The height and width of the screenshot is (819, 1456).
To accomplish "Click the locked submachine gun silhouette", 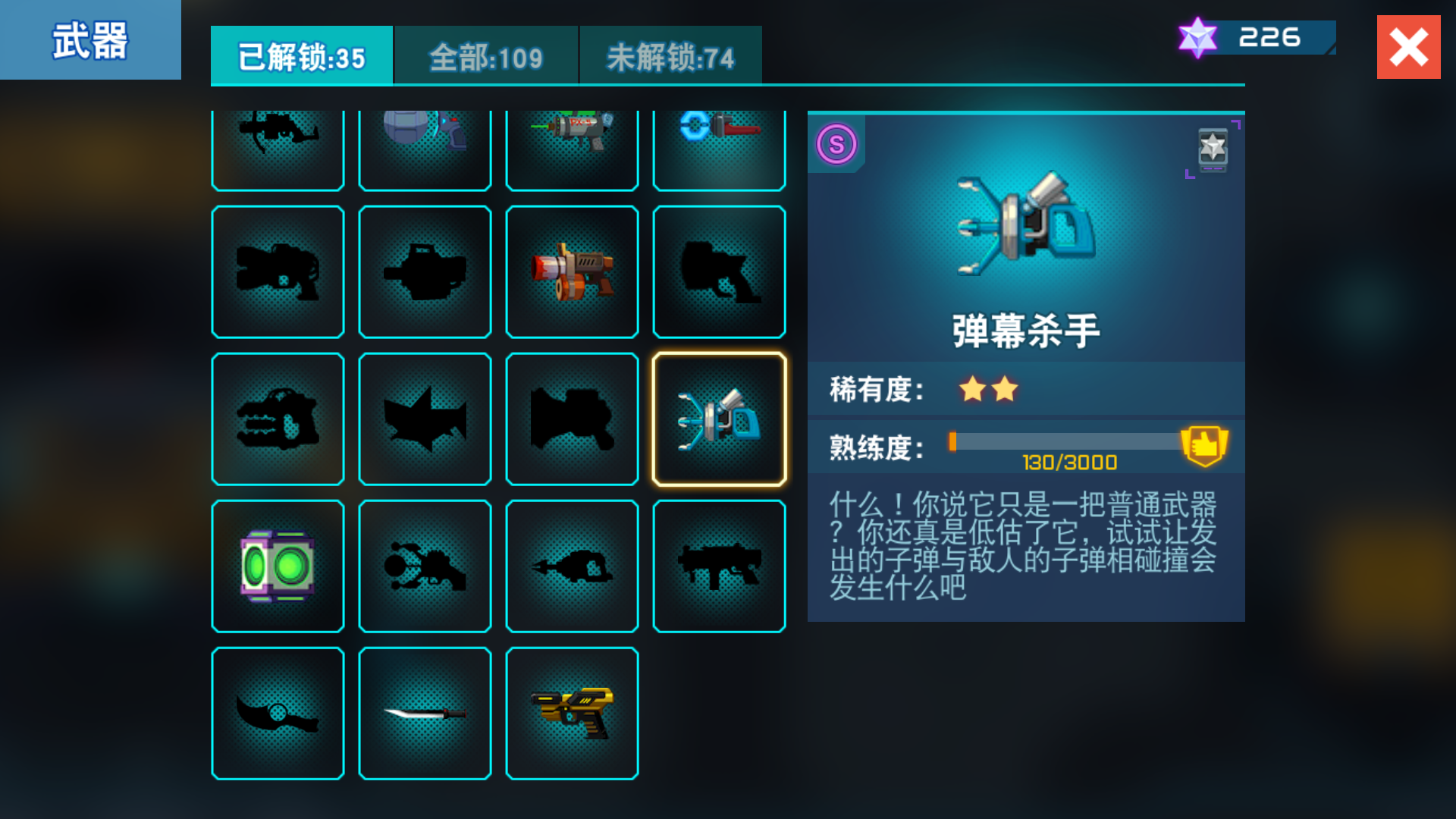I will [719, 565].
